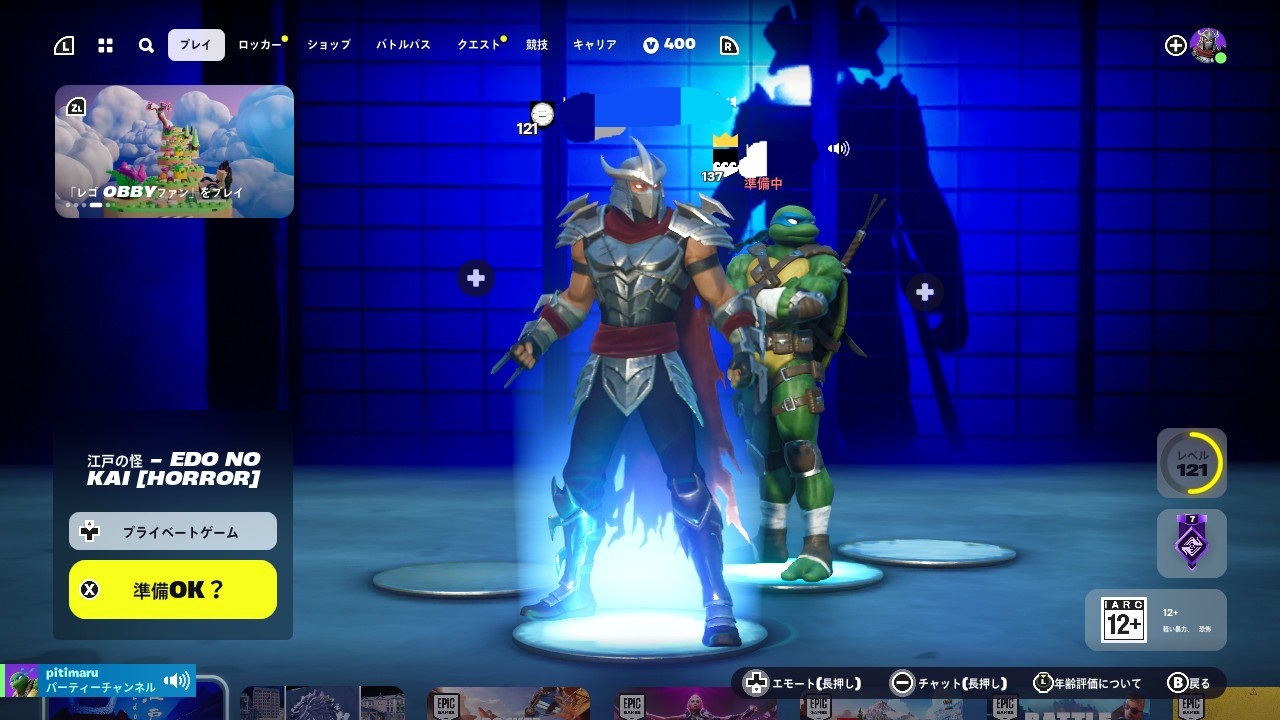Show the 400 V-Bucks balance
Viewport: 1280px width, 720px height.
tap(669, 45)
